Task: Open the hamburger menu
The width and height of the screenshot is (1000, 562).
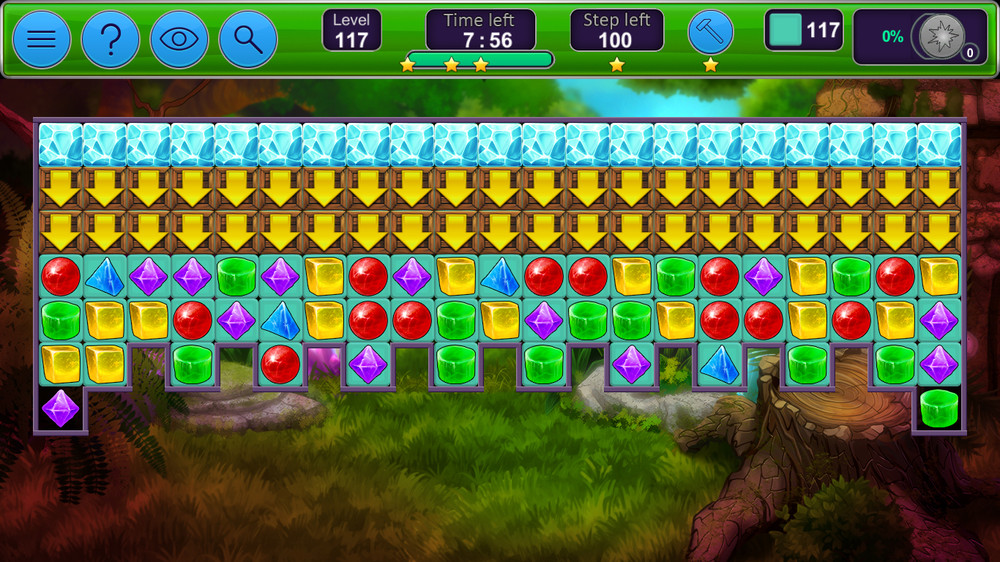Action: pos(41,39)
